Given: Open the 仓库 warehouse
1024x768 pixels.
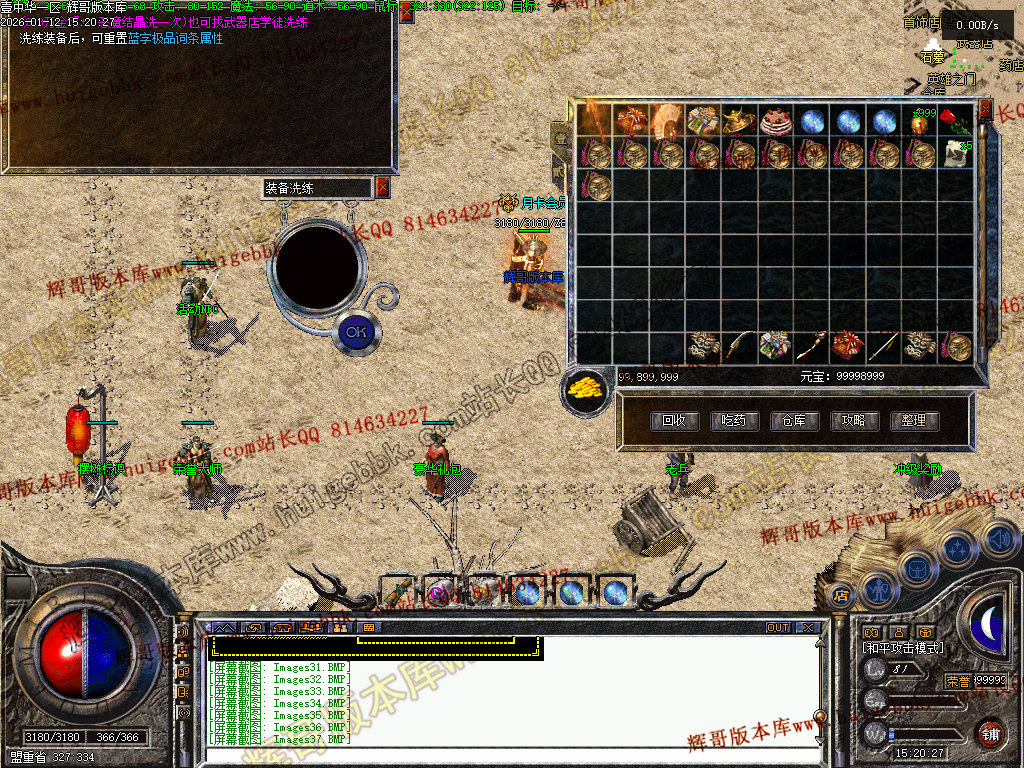Looking at the screenshot, I should pyautogui.click(x=794, y=421).
